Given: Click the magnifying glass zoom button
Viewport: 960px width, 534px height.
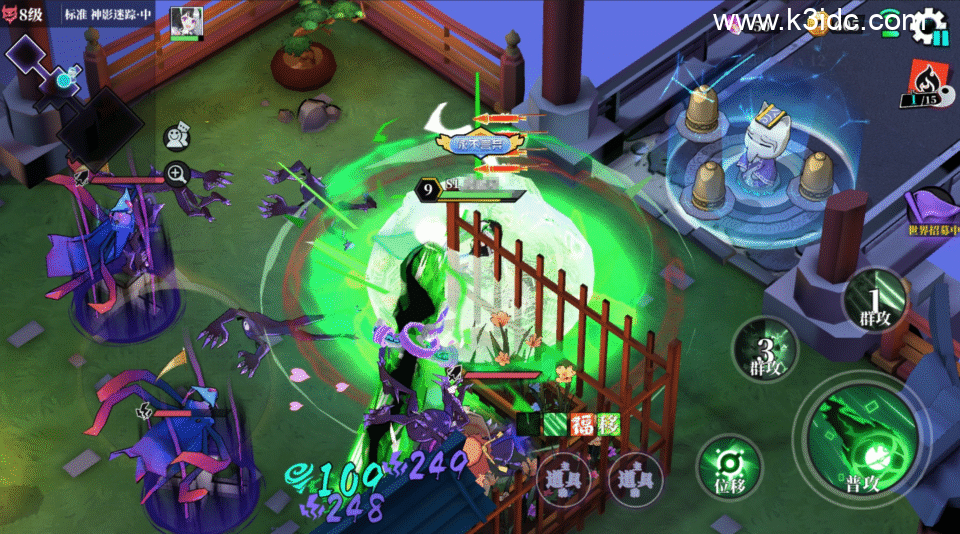Looking at the screenshot, I should (x=177, y=174).
